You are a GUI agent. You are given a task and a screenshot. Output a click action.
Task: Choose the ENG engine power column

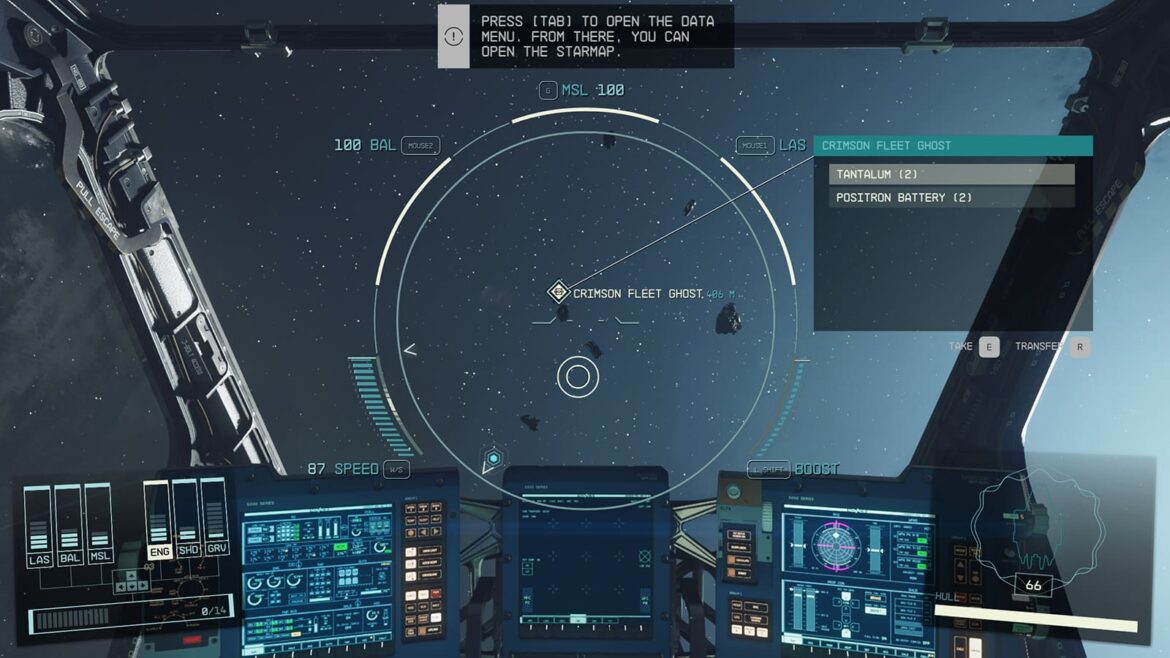coord(158,520)
